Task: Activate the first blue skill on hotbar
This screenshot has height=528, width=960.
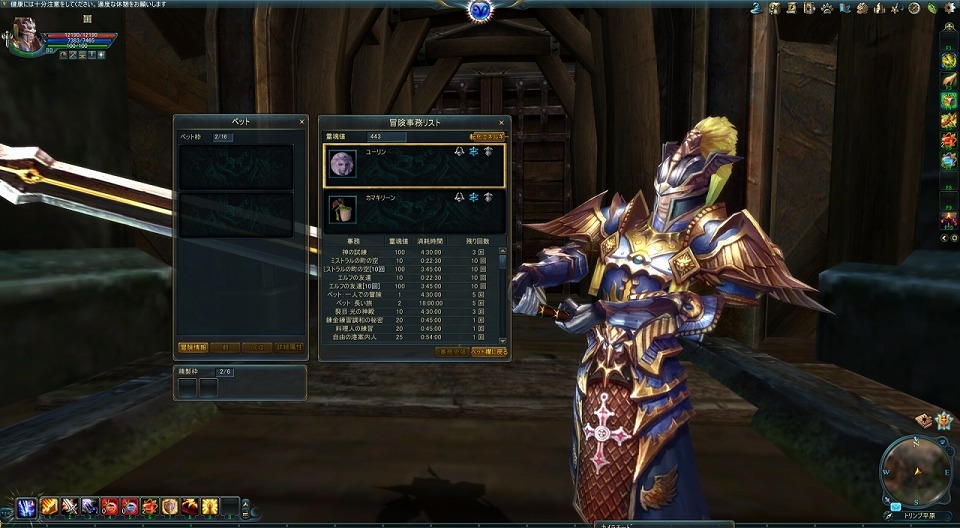Action: pos(26,506)
